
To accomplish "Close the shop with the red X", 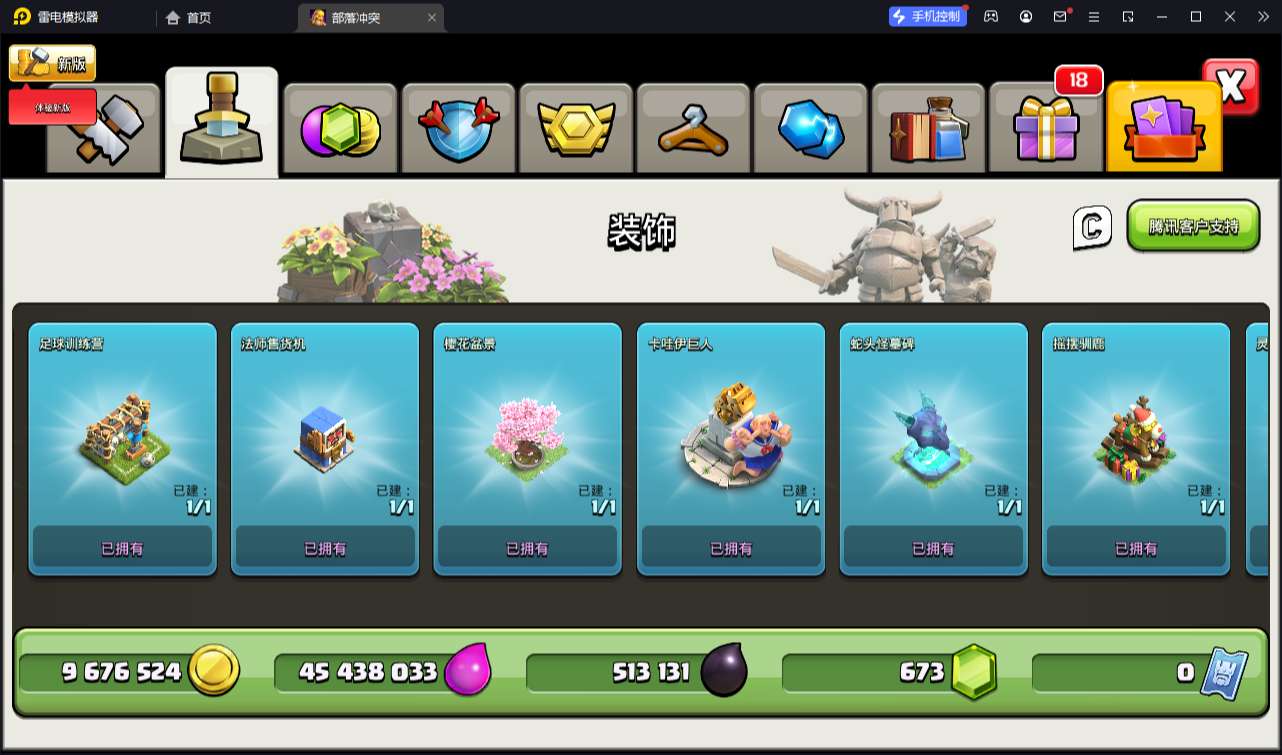I will (x=1231, y=87).
